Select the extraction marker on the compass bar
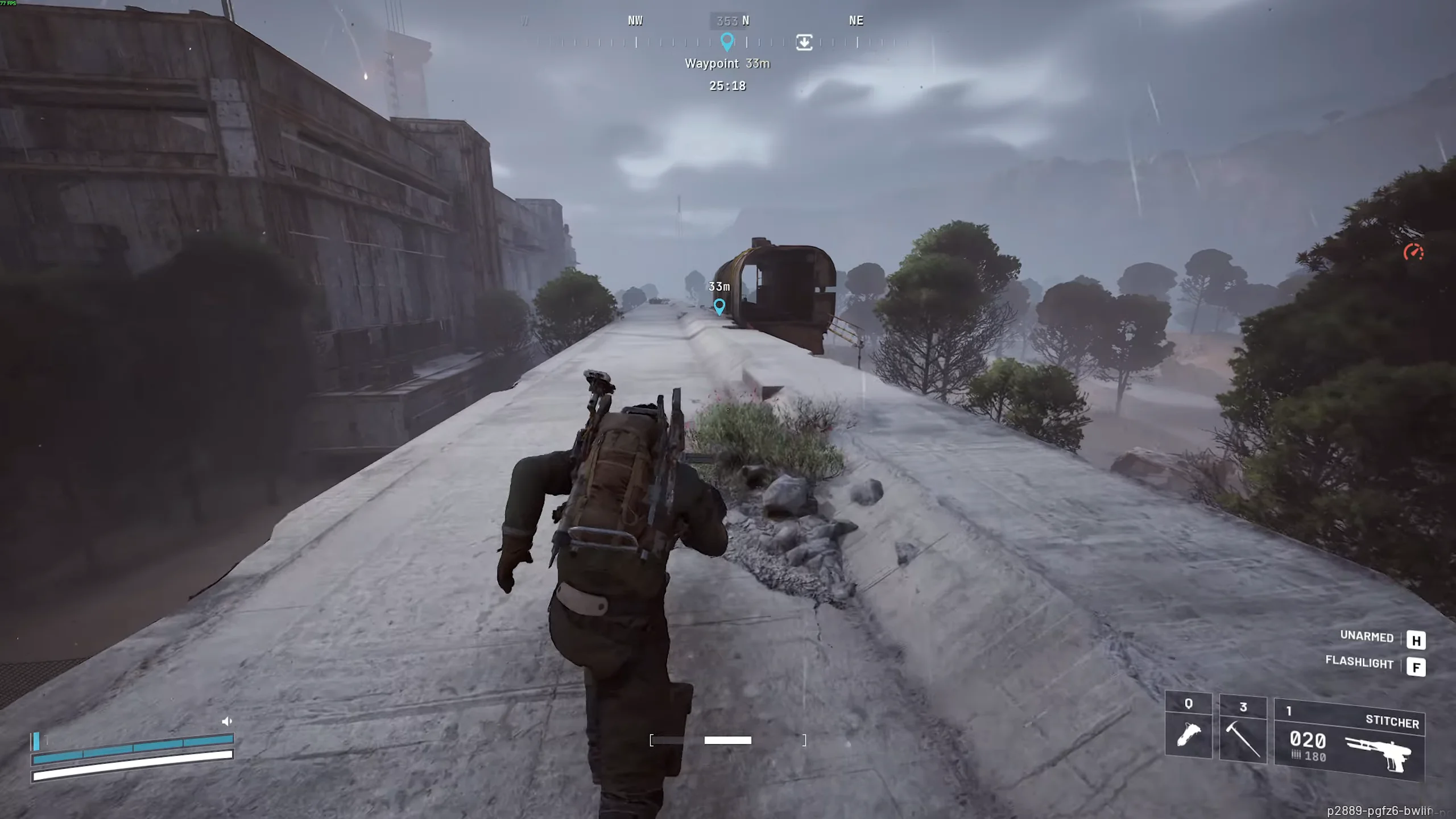Screen dimensions: 1456x819 click(x=804, y=42)
